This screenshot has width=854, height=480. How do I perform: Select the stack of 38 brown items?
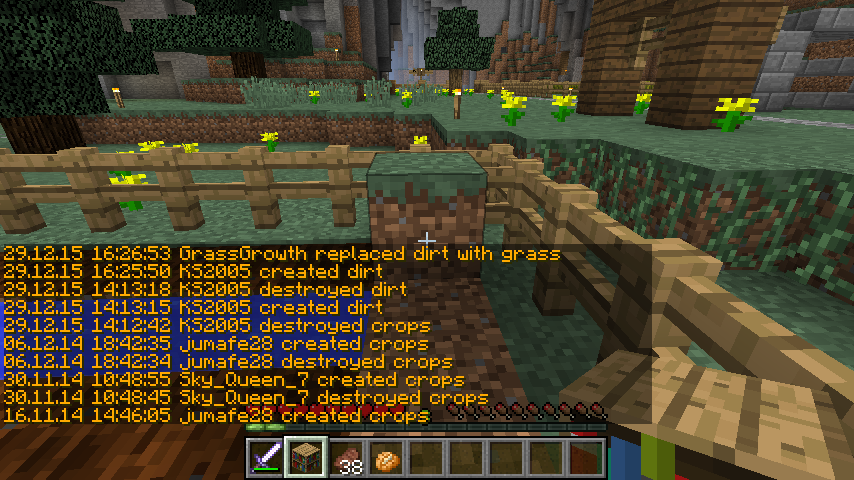[346, 457]
